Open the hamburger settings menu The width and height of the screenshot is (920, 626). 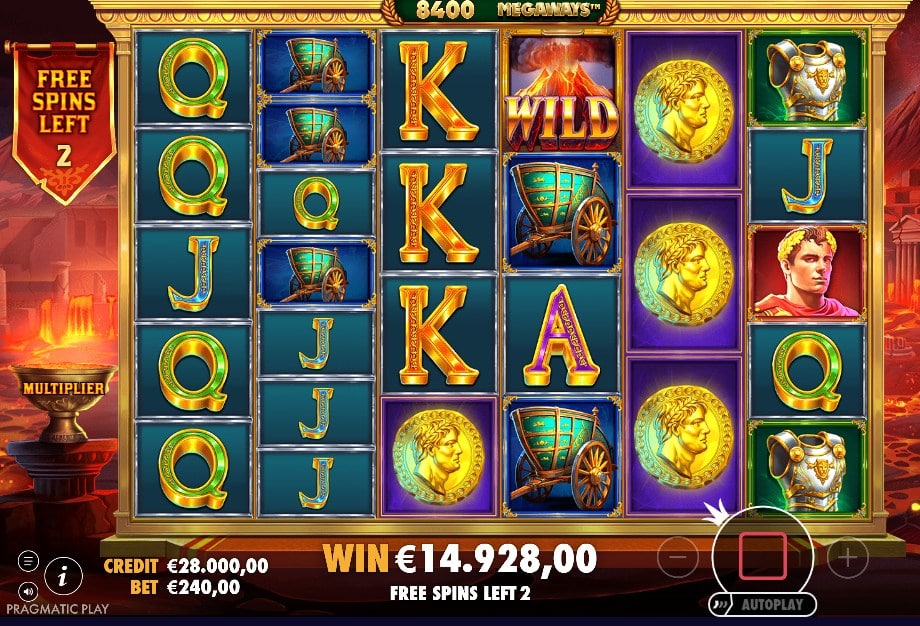pyautogui.click(x=27, y=562)
